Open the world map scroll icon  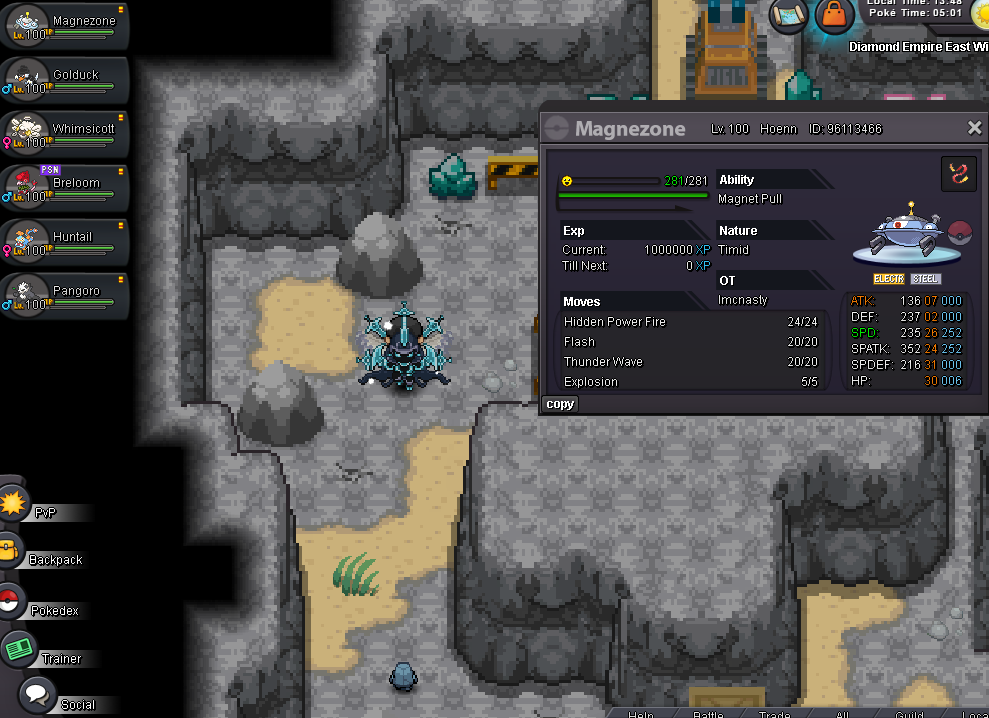click(788, 14)
